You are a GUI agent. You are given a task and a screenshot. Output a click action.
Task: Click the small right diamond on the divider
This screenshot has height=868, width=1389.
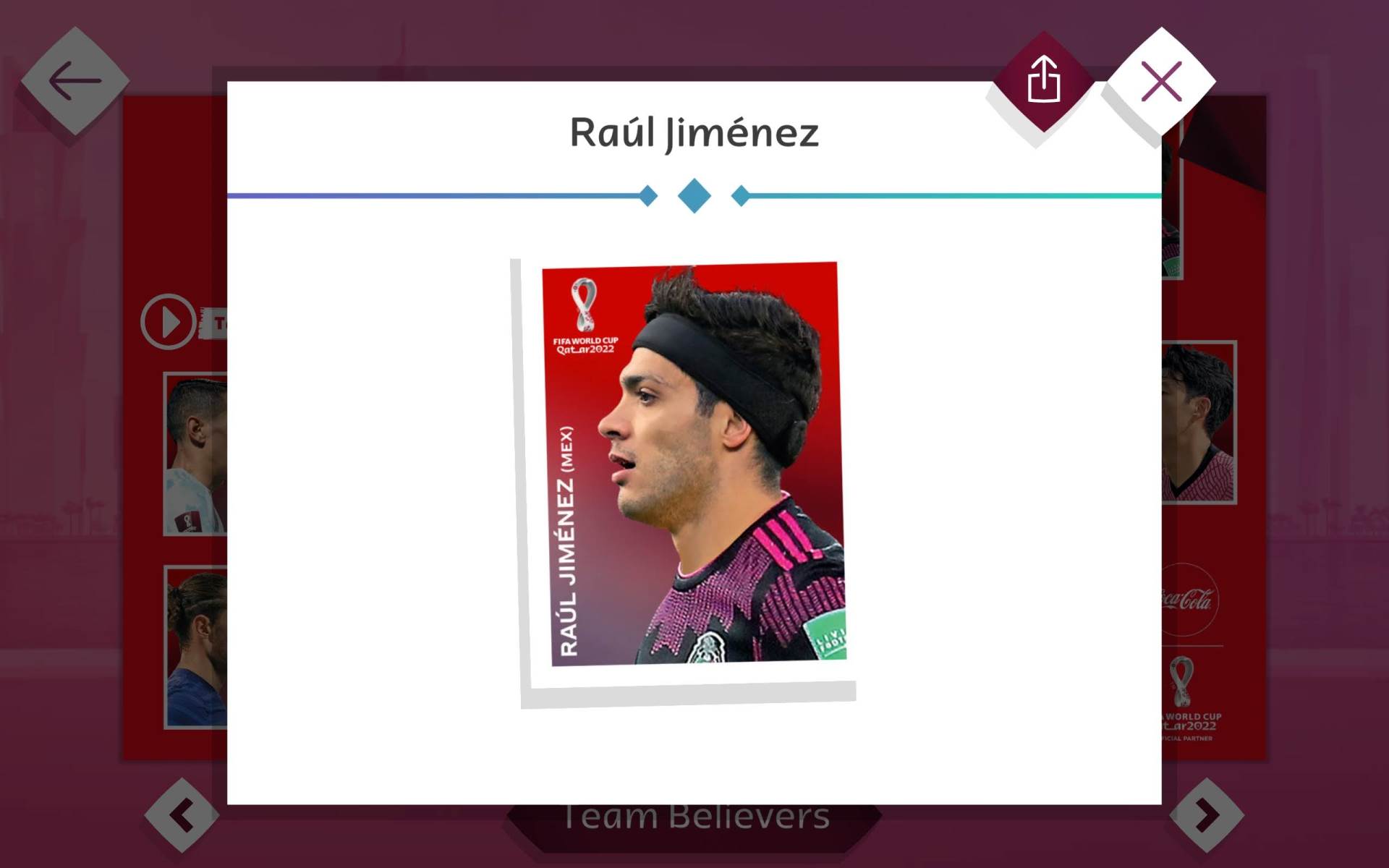739,194
